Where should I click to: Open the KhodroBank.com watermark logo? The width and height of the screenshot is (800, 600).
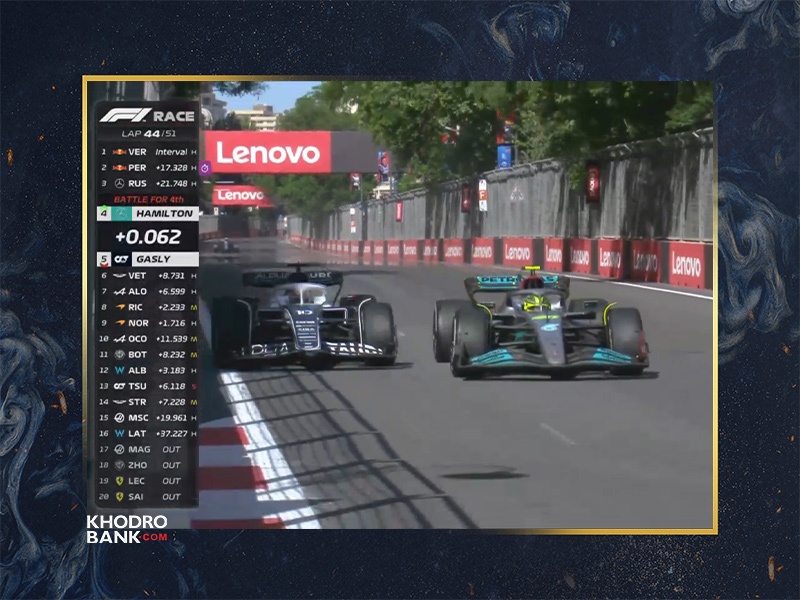[x=127, y=529]
